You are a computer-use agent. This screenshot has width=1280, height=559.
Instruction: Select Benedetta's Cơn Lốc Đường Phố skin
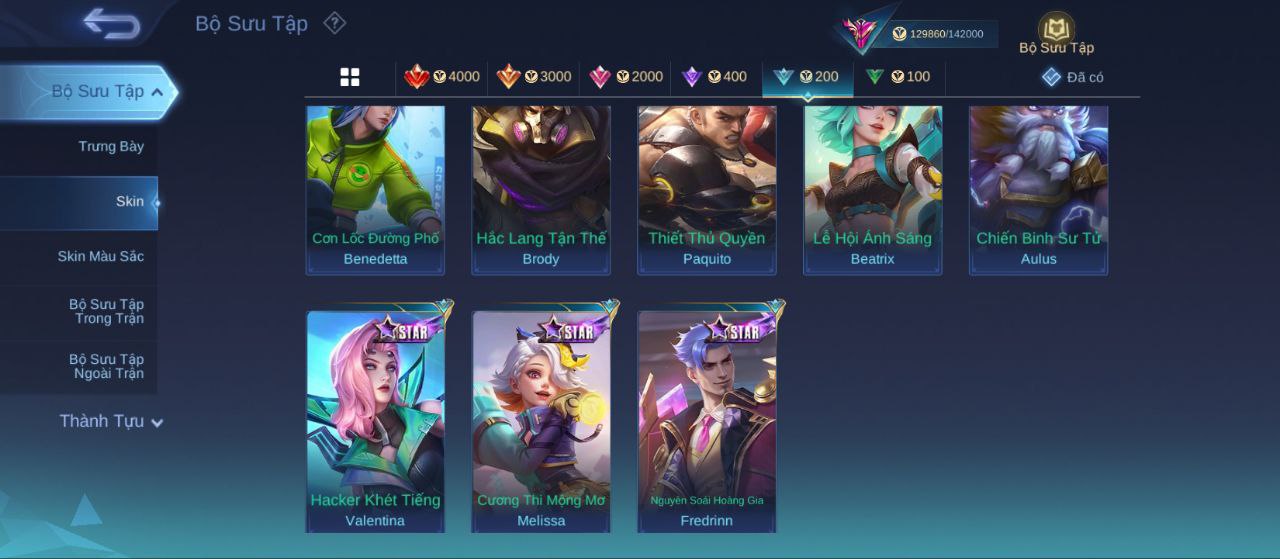(x=375, y=188)
